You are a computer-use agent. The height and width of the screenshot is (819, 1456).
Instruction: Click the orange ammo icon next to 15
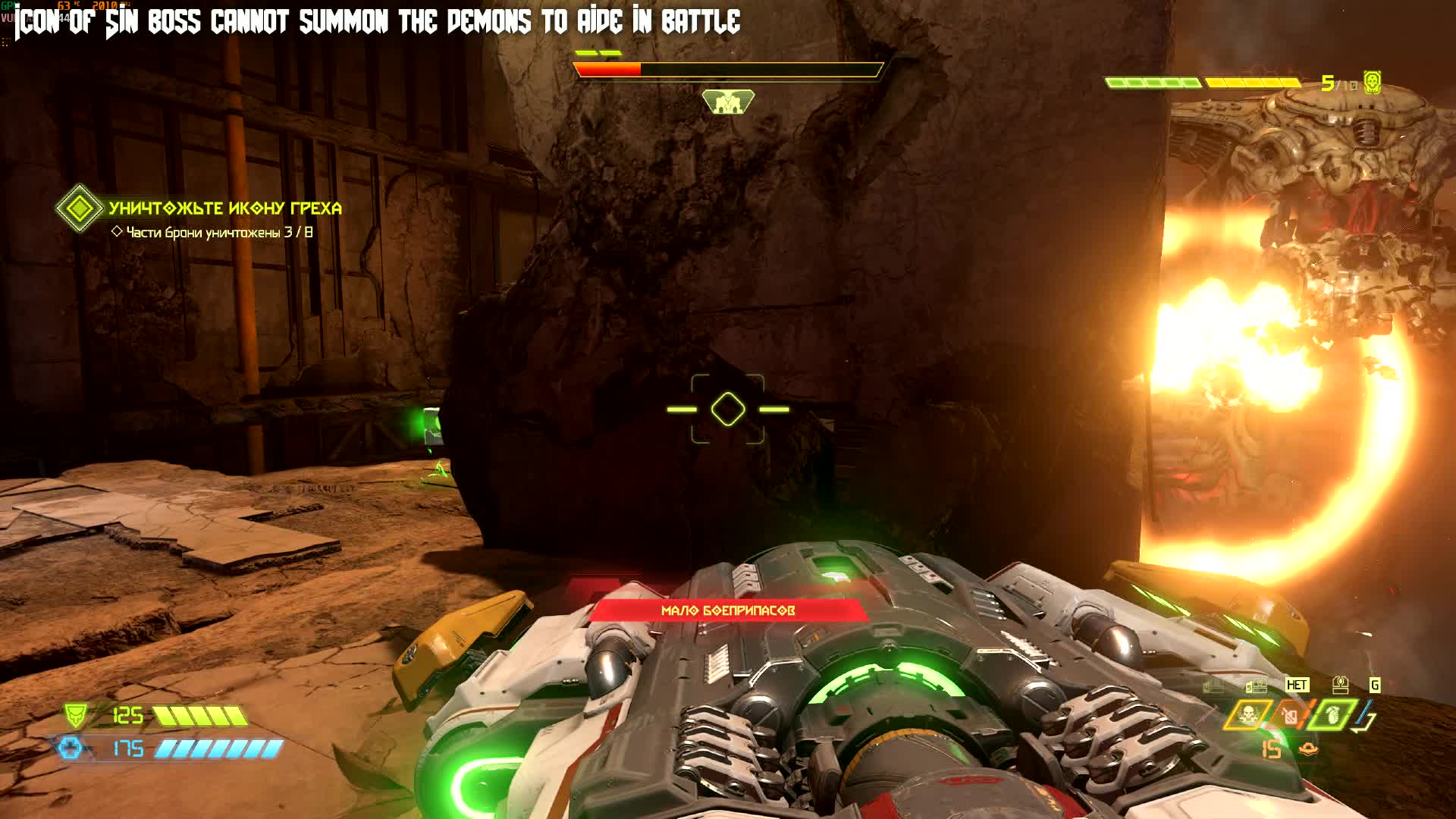click(1308, 749)
